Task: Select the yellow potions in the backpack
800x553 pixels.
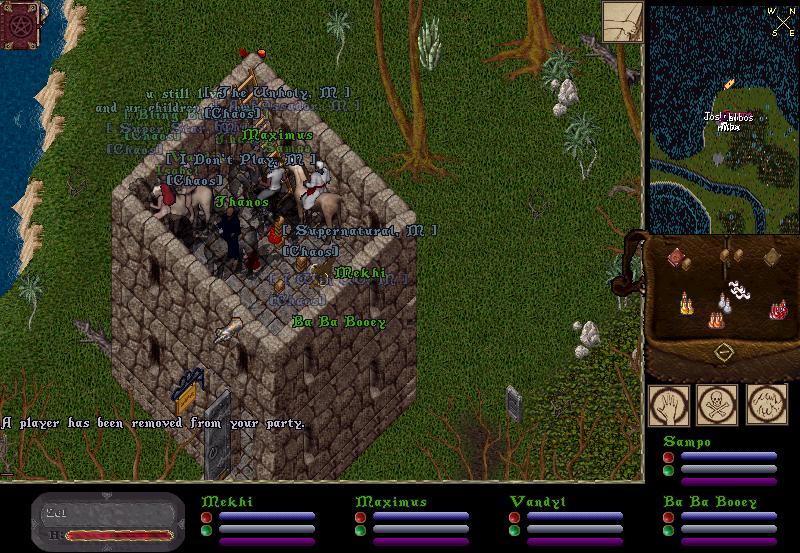Action: pyautogui.click(x=685, y=302)
